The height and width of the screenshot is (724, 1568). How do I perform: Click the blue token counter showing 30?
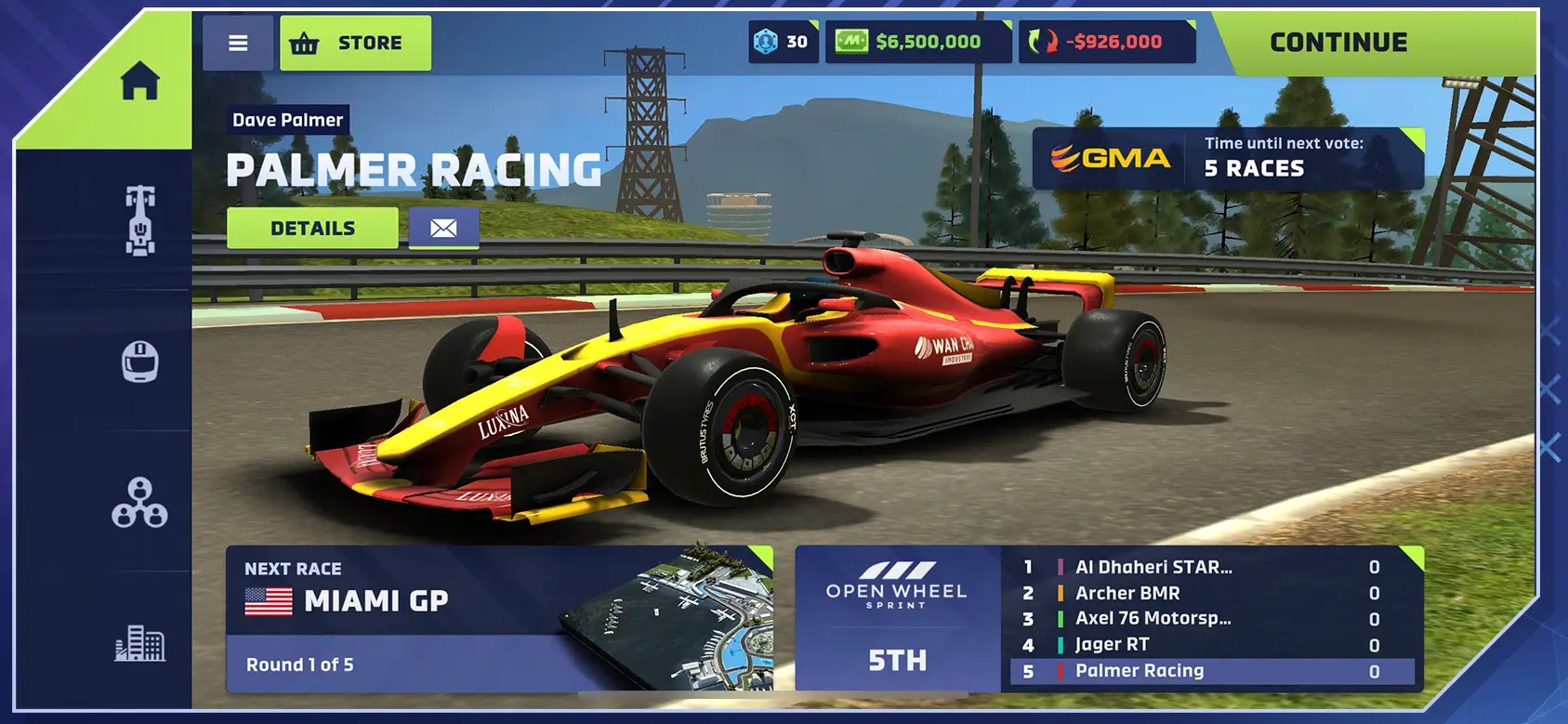[784, 41]
